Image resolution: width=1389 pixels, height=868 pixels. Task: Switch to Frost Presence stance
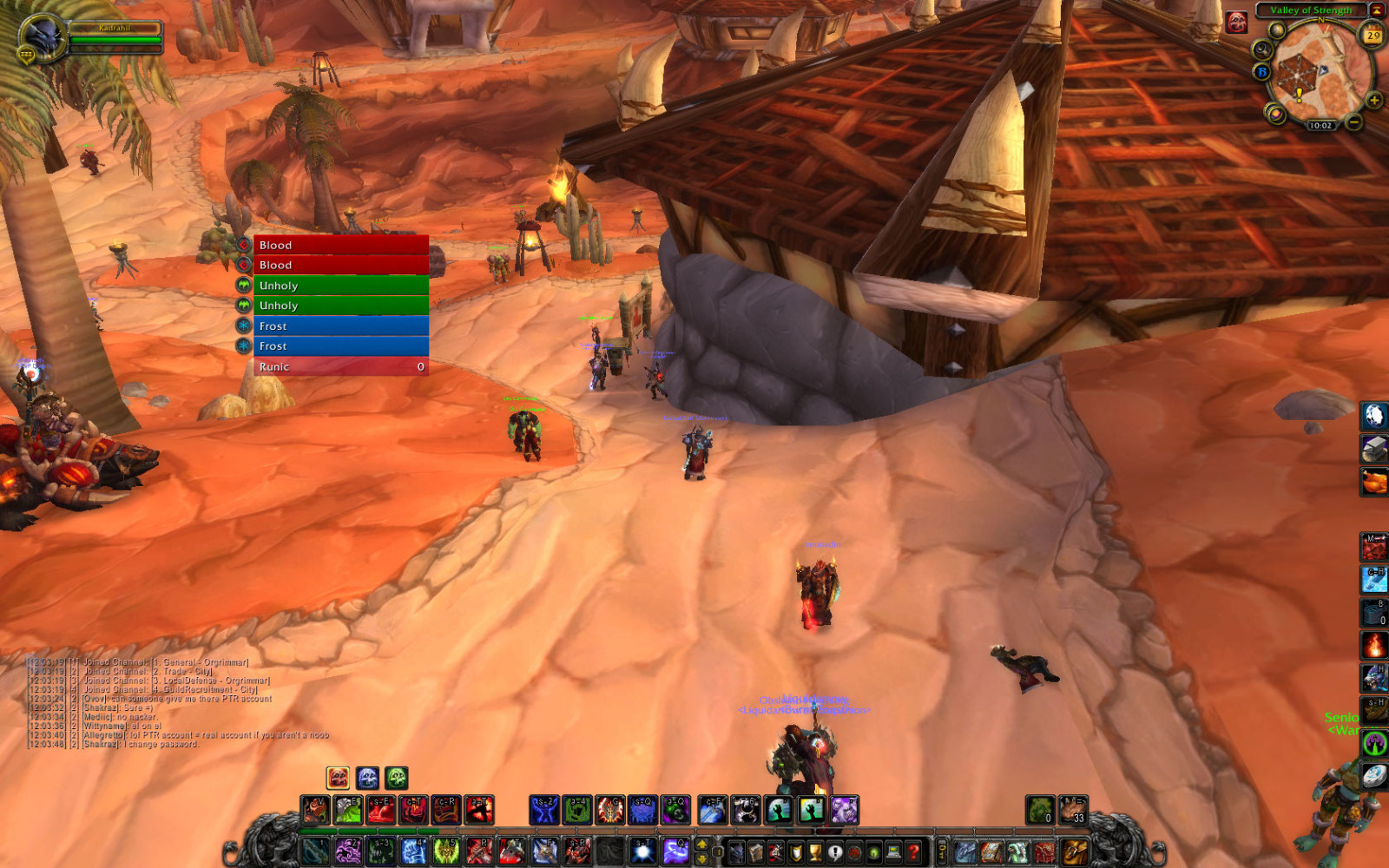[367, 778]
